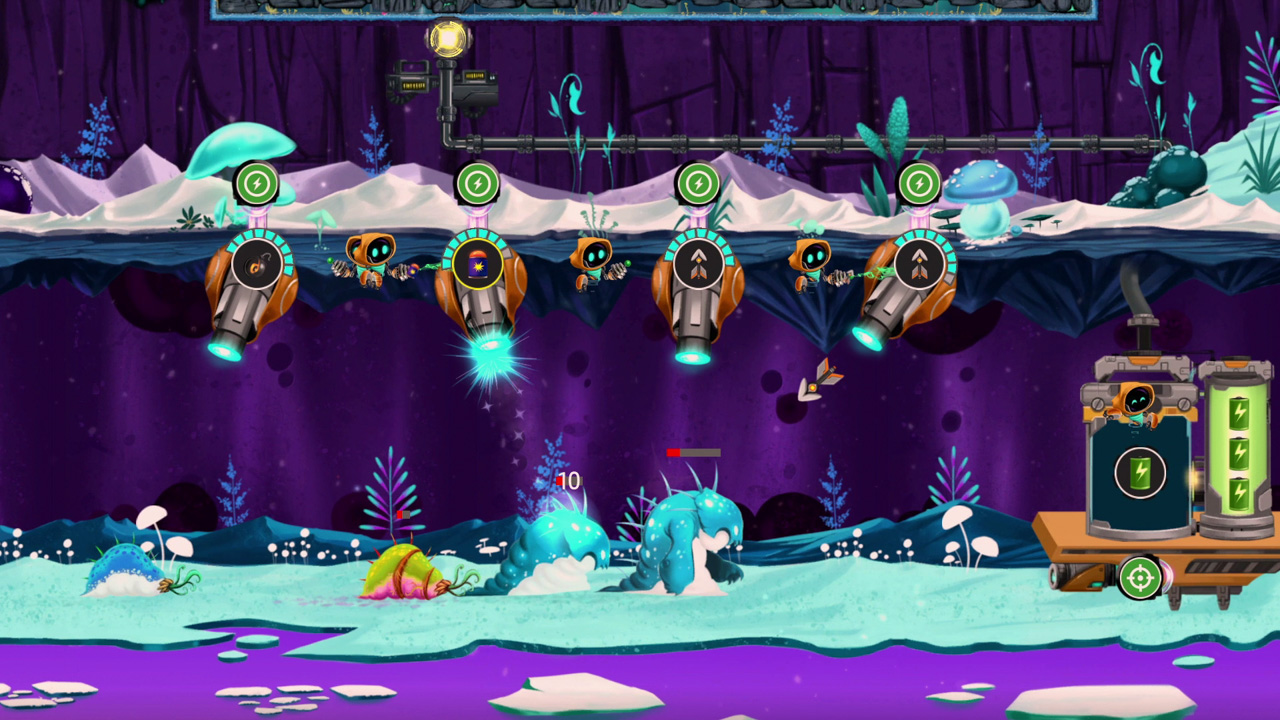Toggle the energy lightning circle above the rightmost turret
This screenshot has height=720, width=1280.
pyautogui.click(x=917, y=184)
